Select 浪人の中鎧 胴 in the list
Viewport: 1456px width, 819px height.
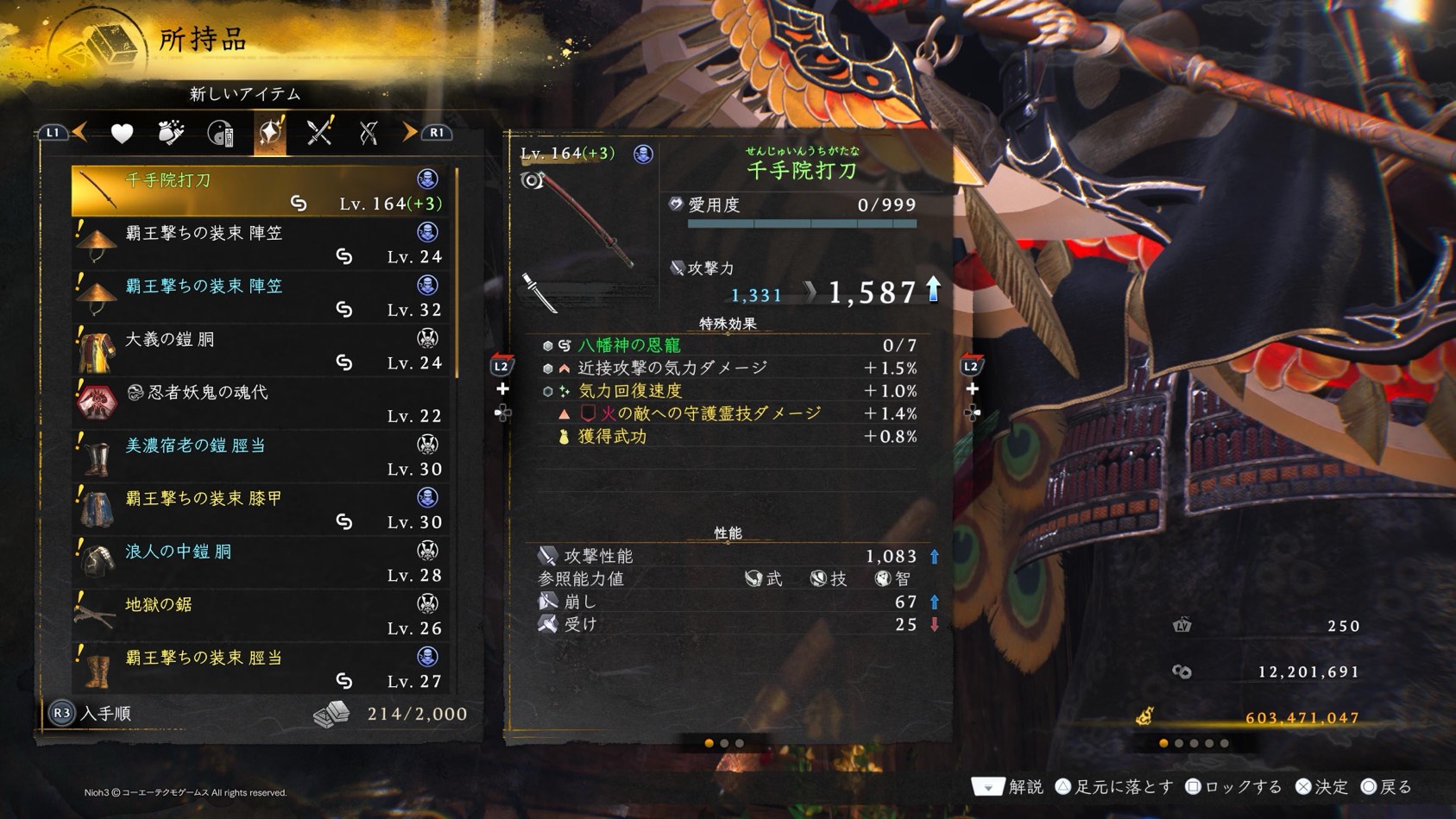point(263,563)
